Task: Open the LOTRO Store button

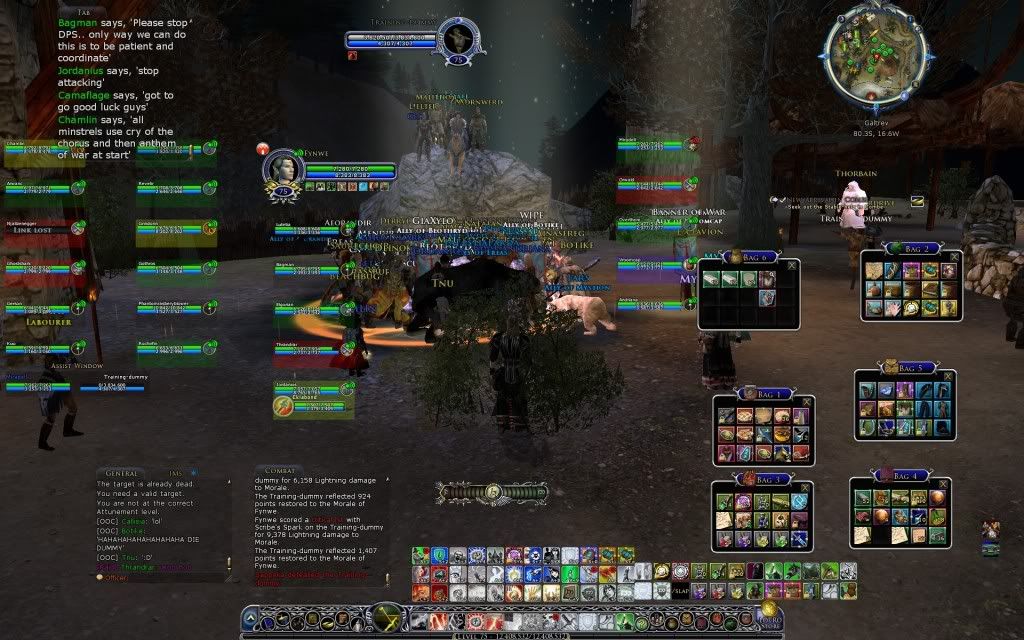Action: tap(769, 613)
